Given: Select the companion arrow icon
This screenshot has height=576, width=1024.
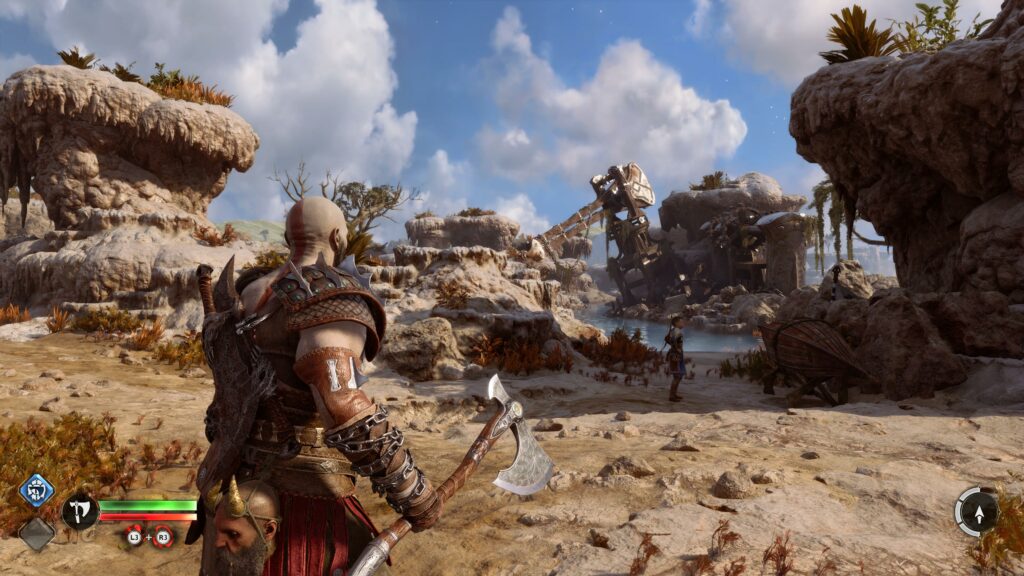Looking at the screenshot, I should (976, 511).
